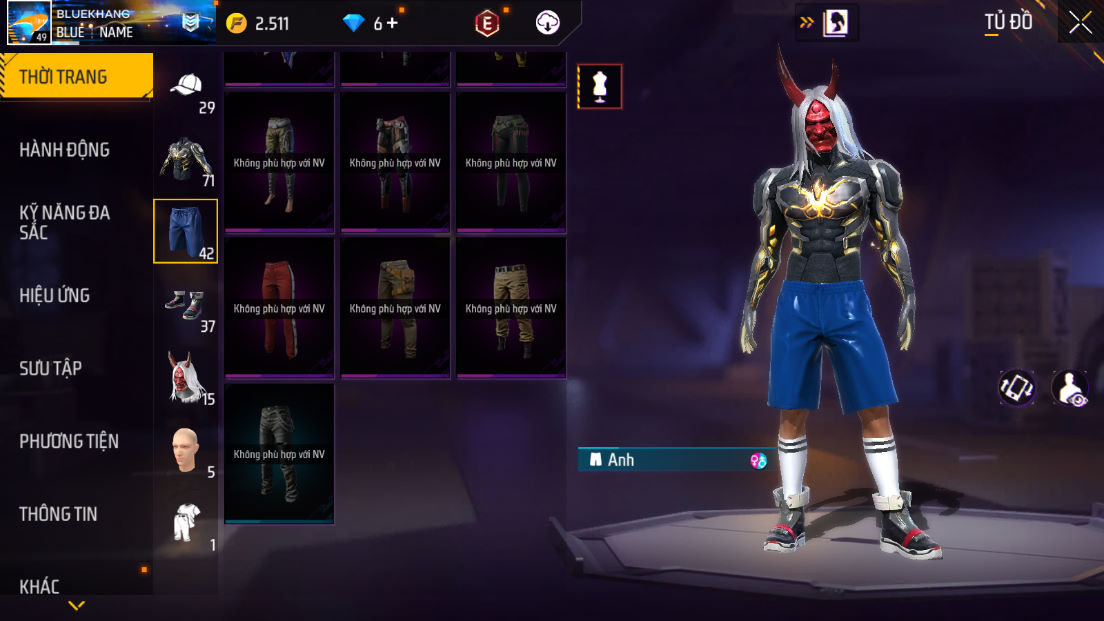Choose the red oni mask category

pos(186,378)
